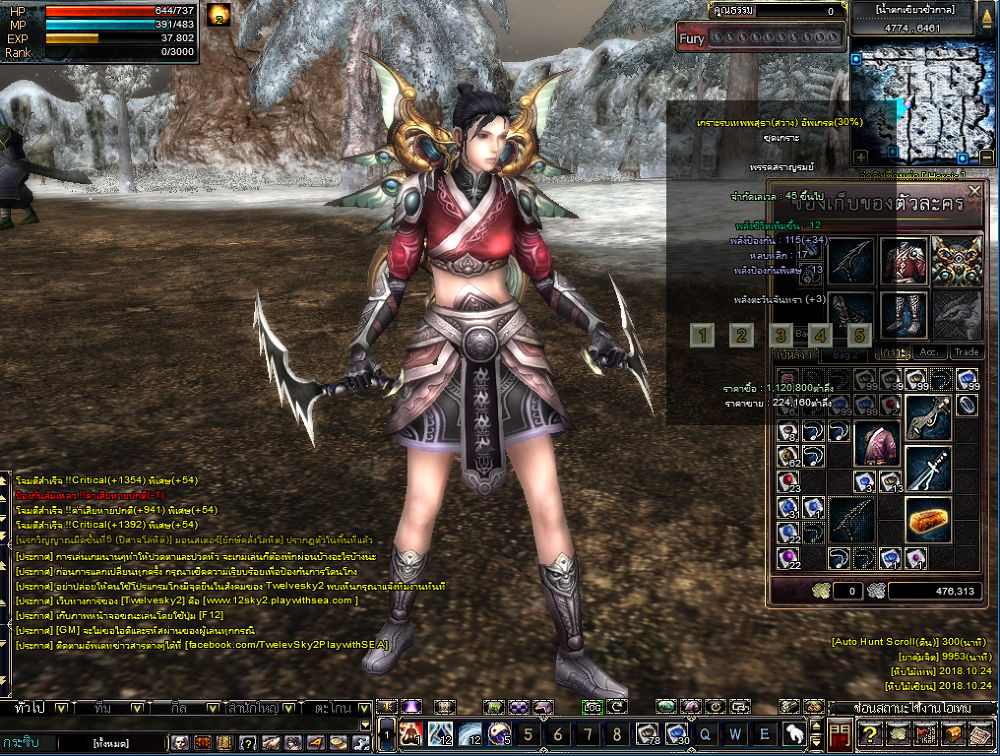Screen dimensions: 1000x756
Task: Select the equipped red armor slot
Action: pos(904,261)
